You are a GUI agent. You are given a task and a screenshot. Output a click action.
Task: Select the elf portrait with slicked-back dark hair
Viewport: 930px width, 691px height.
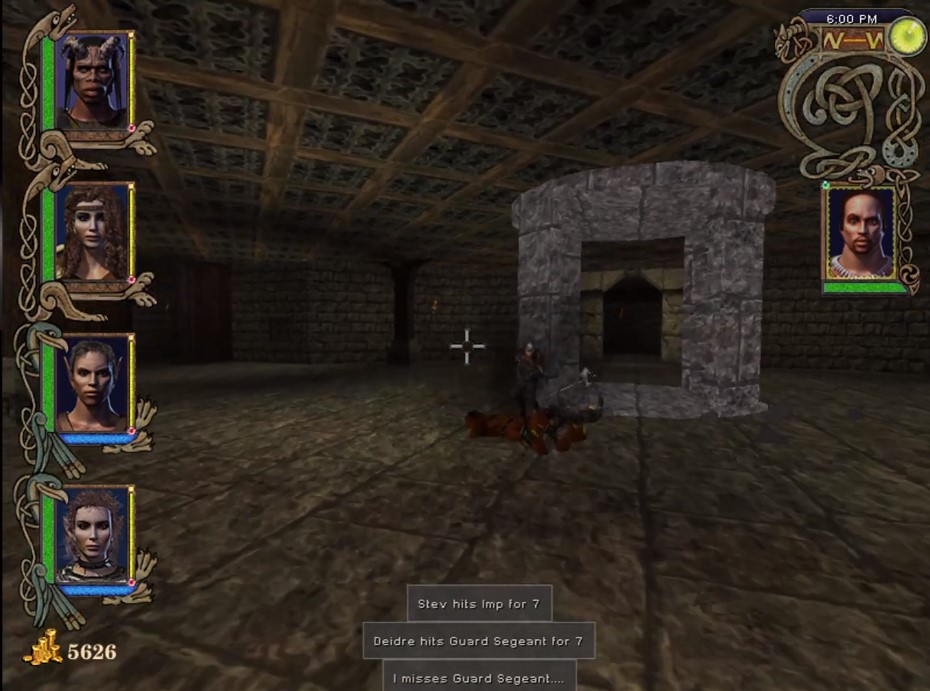tap(92, 383)
